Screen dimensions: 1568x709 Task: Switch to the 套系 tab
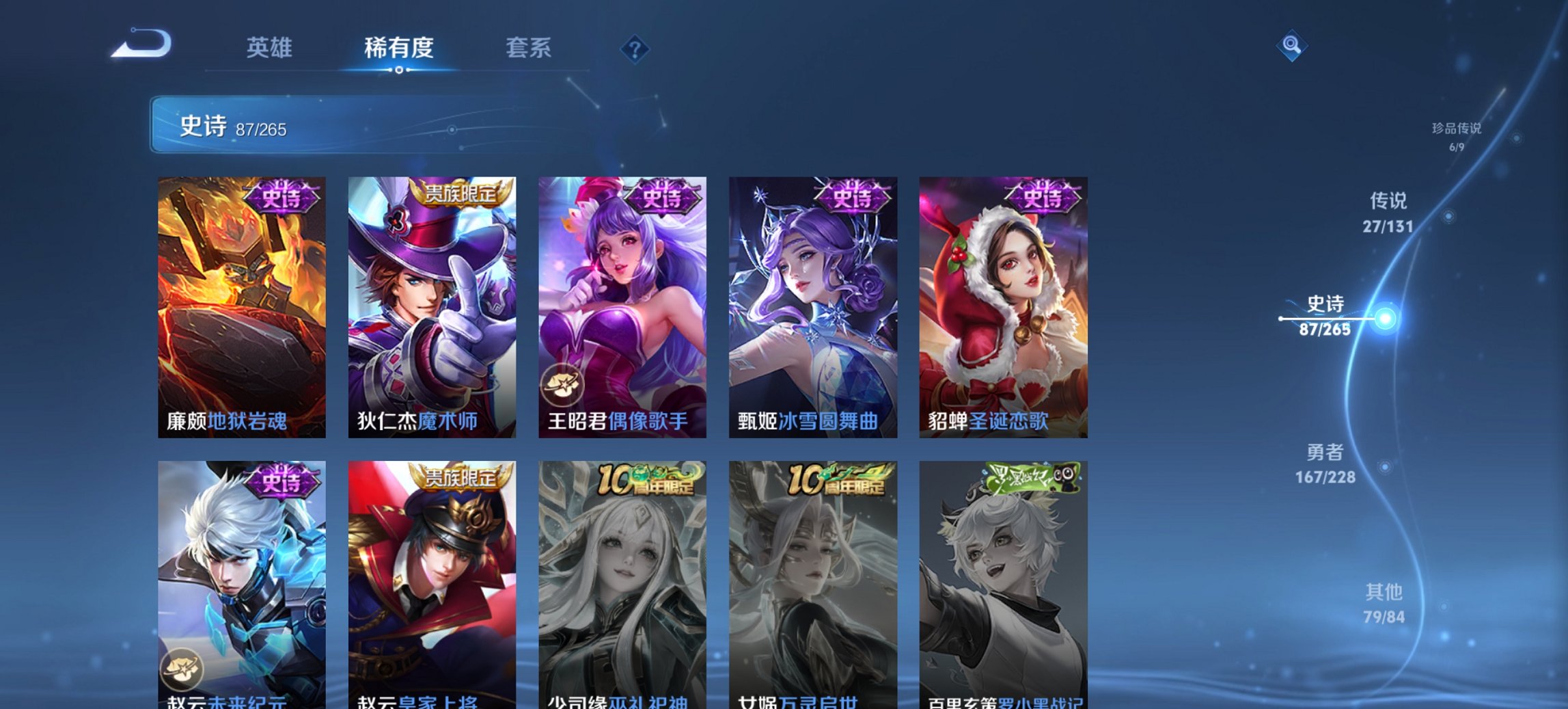tap(529, 48)
